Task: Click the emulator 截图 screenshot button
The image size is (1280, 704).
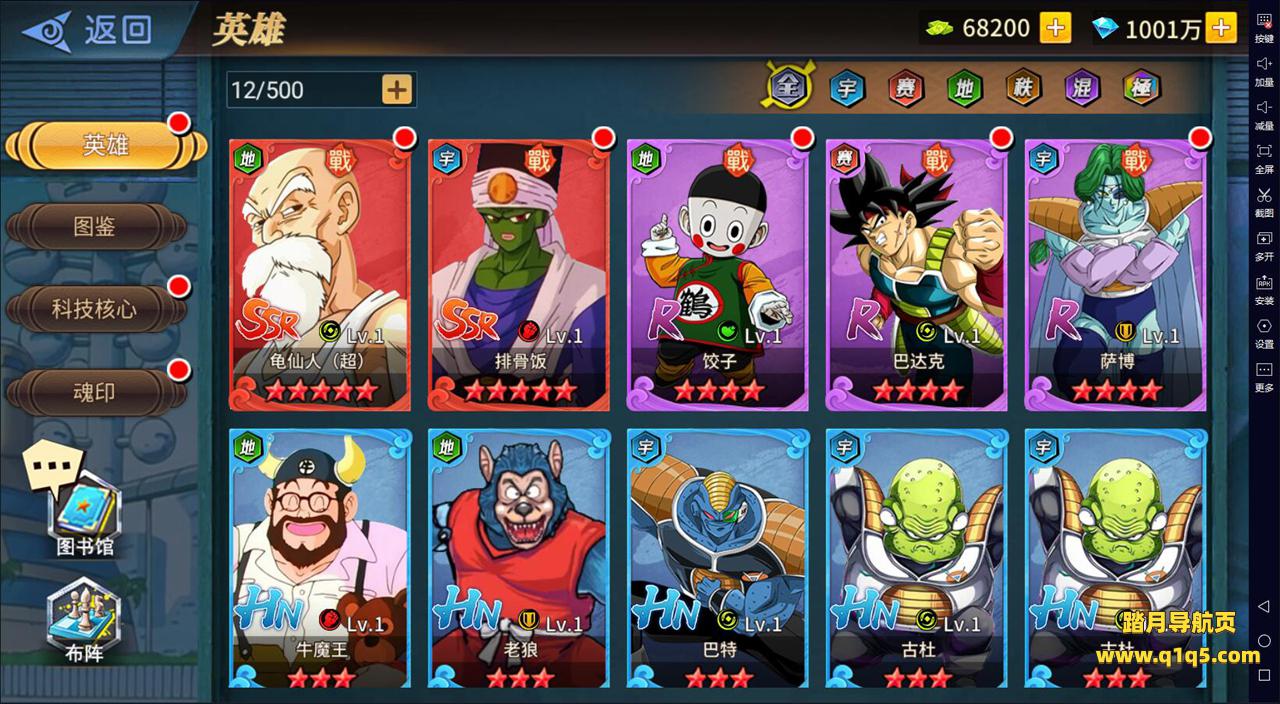Action: coord(1264,201)
